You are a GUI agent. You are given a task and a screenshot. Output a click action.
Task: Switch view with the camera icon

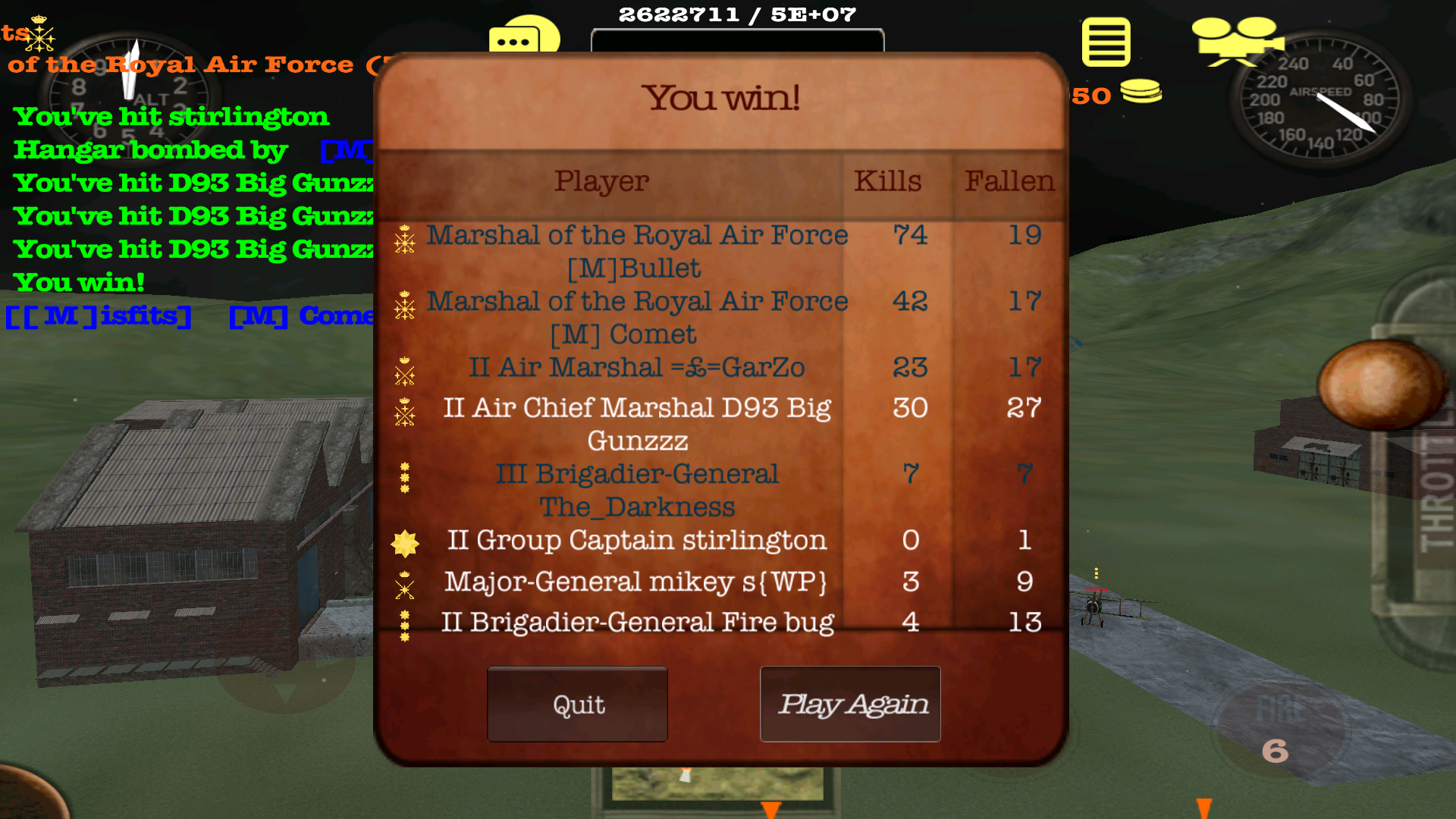[x=1236, y=41]
